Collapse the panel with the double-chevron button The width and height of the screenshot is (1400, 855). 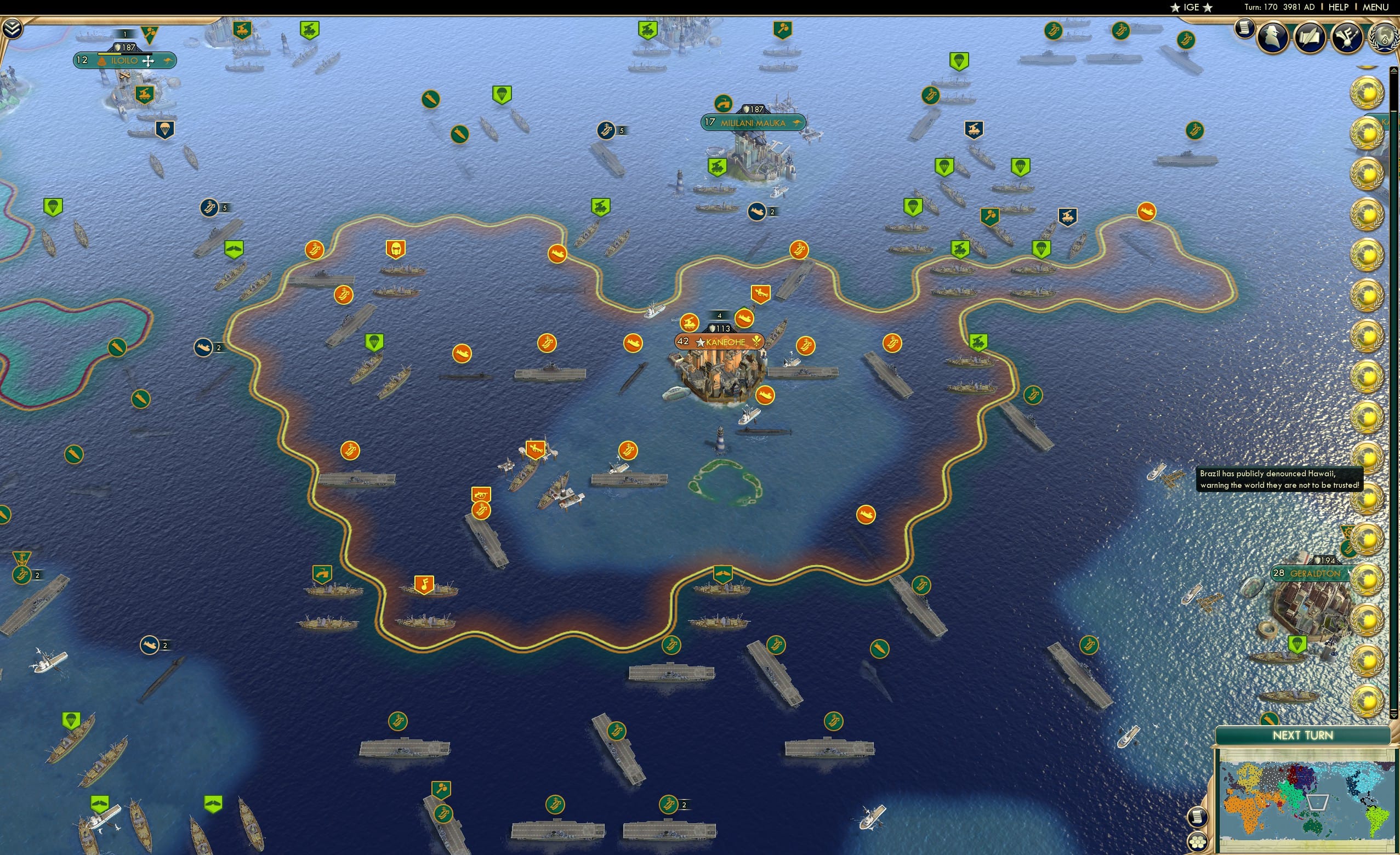12,28
